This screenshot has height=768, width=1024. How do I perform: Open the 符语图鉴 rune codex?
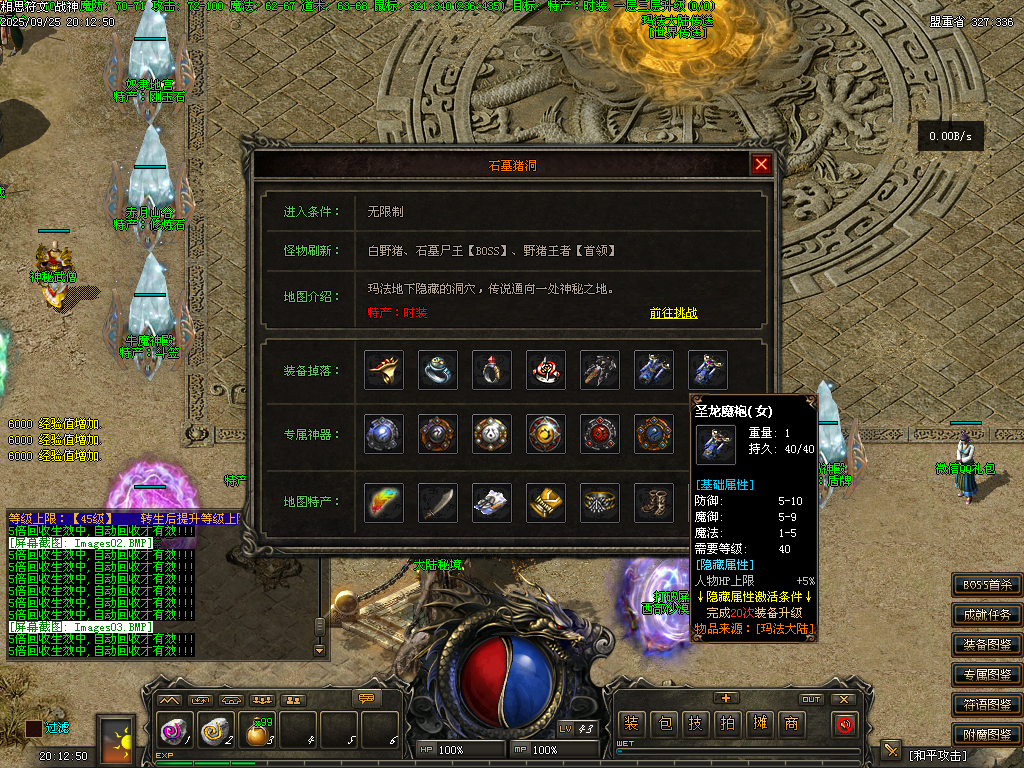click(987, 704)
